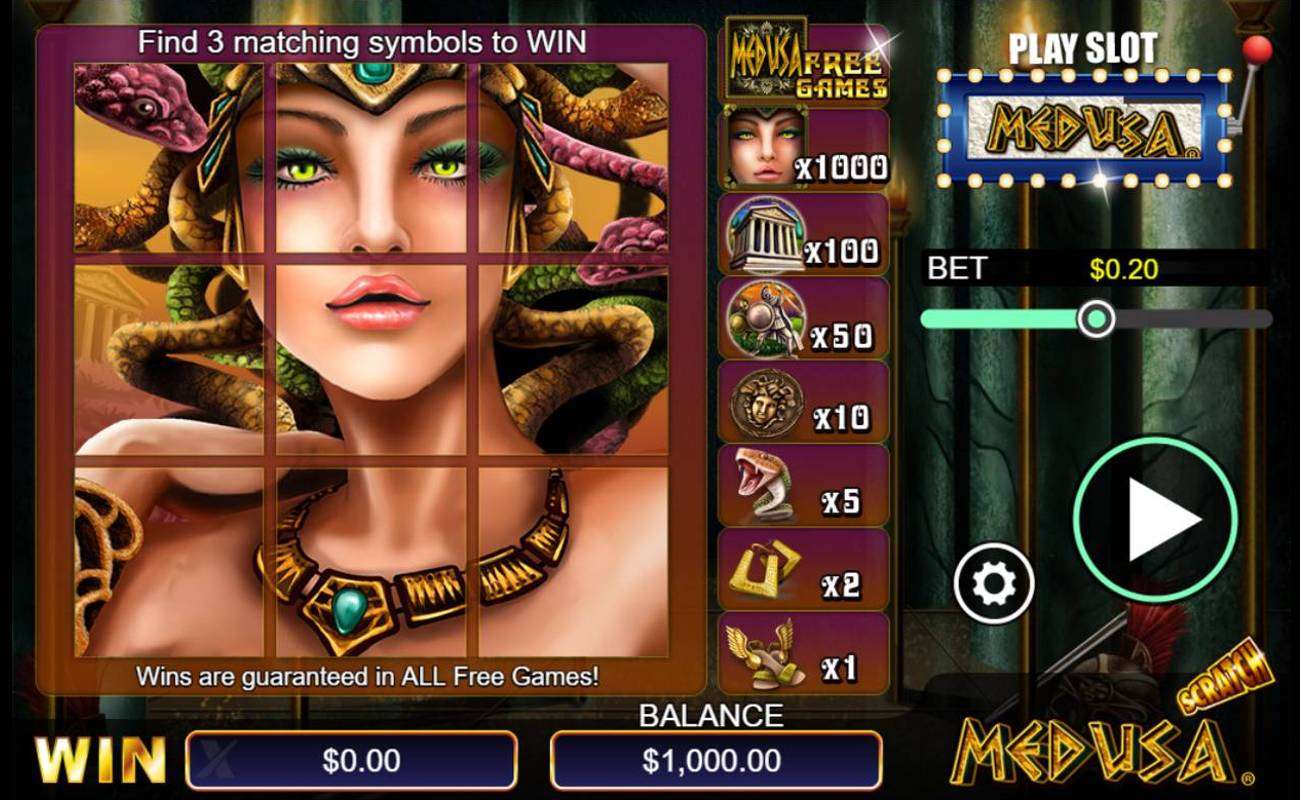The width and height of the screenshot is (1300, 800).
Task: Select the Medusa Free Games paytable entry
Action: pos(804,64)
